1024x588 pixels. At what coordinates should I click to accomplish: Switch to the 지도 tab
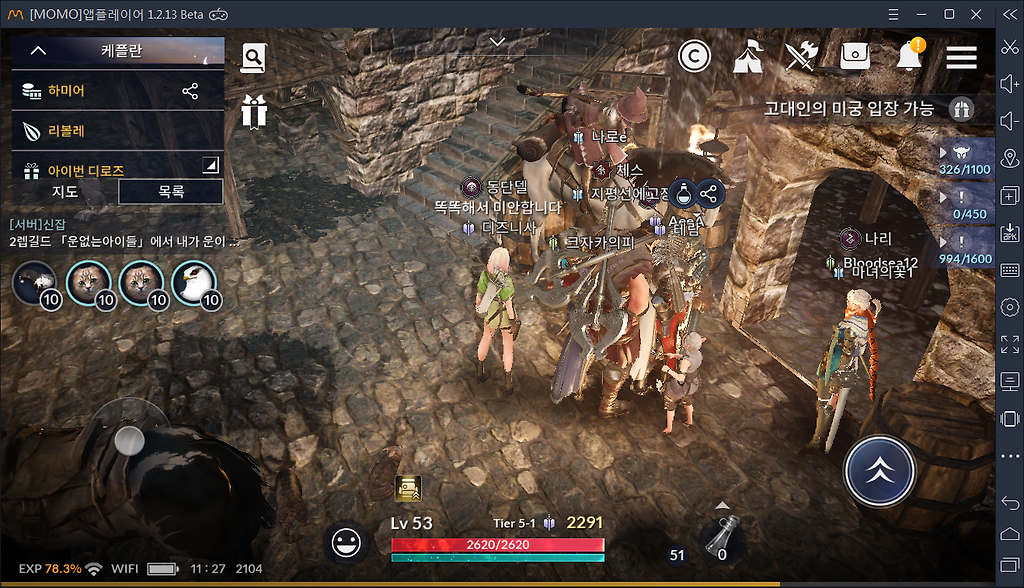pyautogui.click(x=65, y=192)
